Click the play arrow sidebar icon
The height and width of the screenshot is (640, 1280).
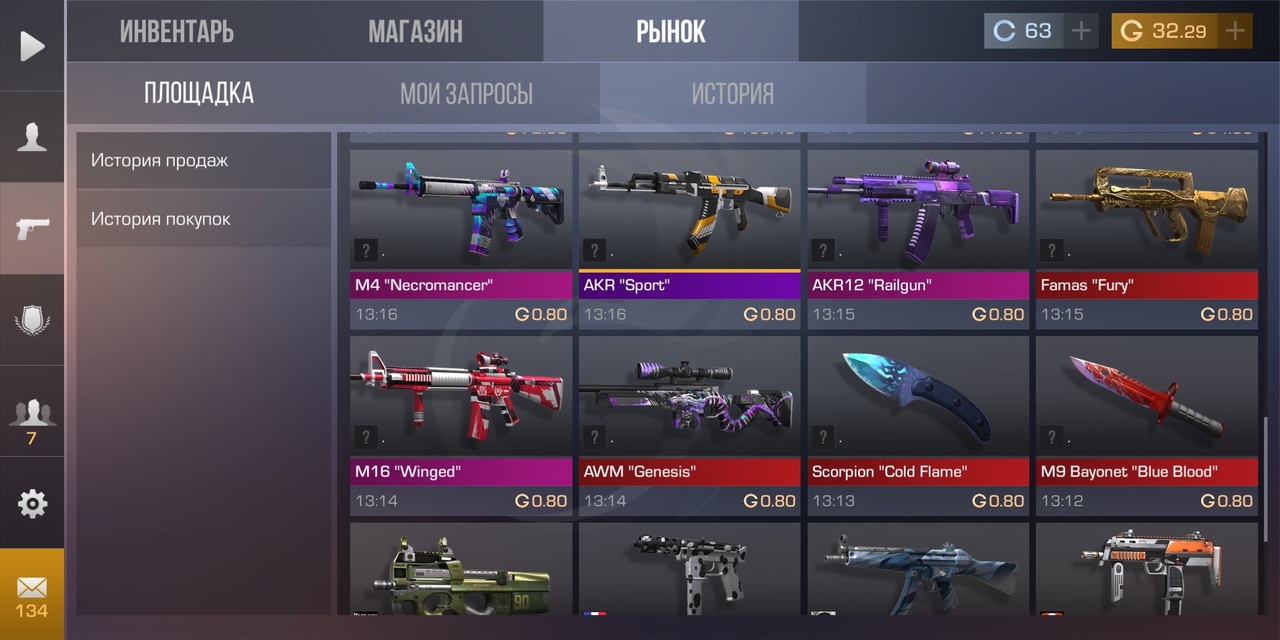32,46
